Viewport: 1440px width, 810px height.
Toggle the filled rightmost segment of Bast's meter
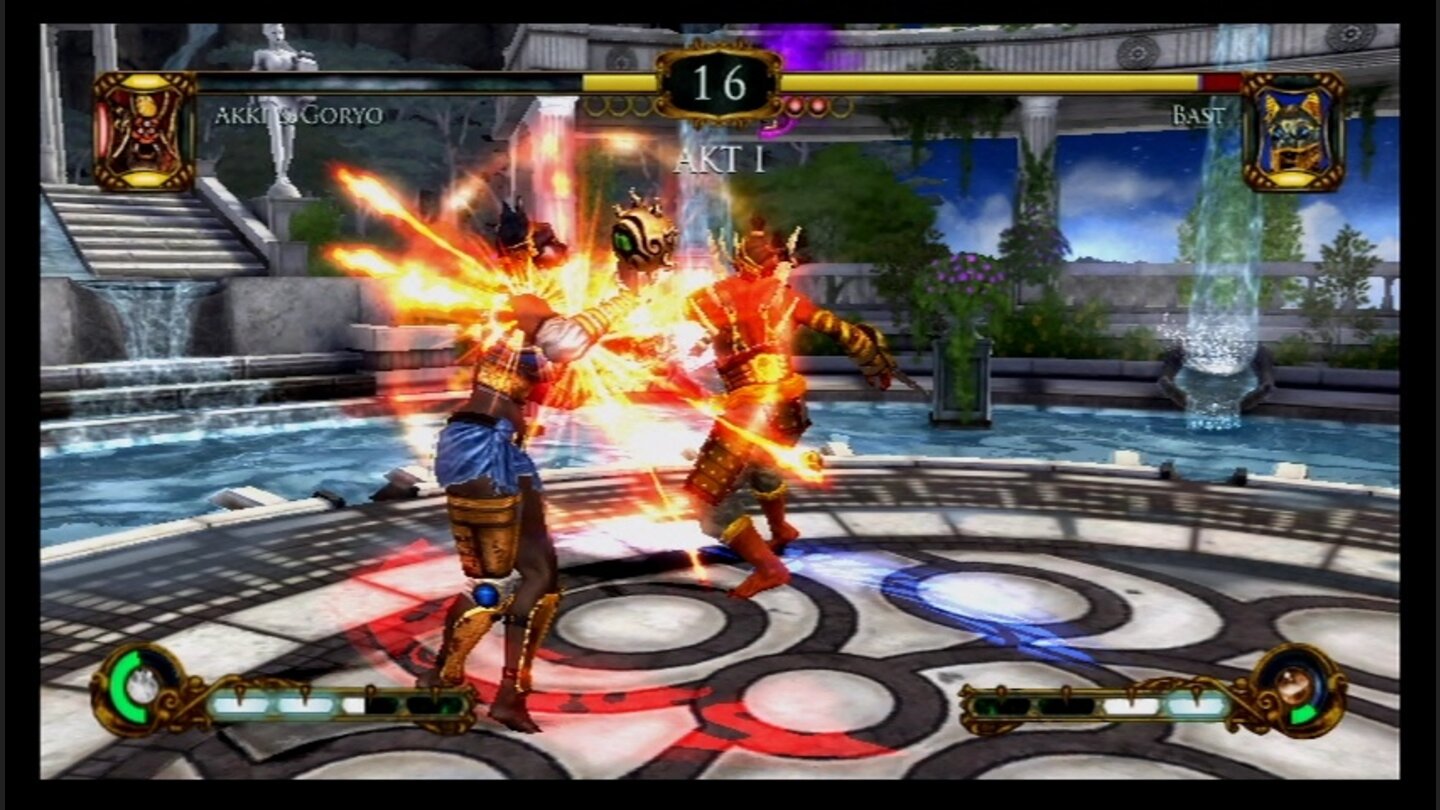(1195, 705)
